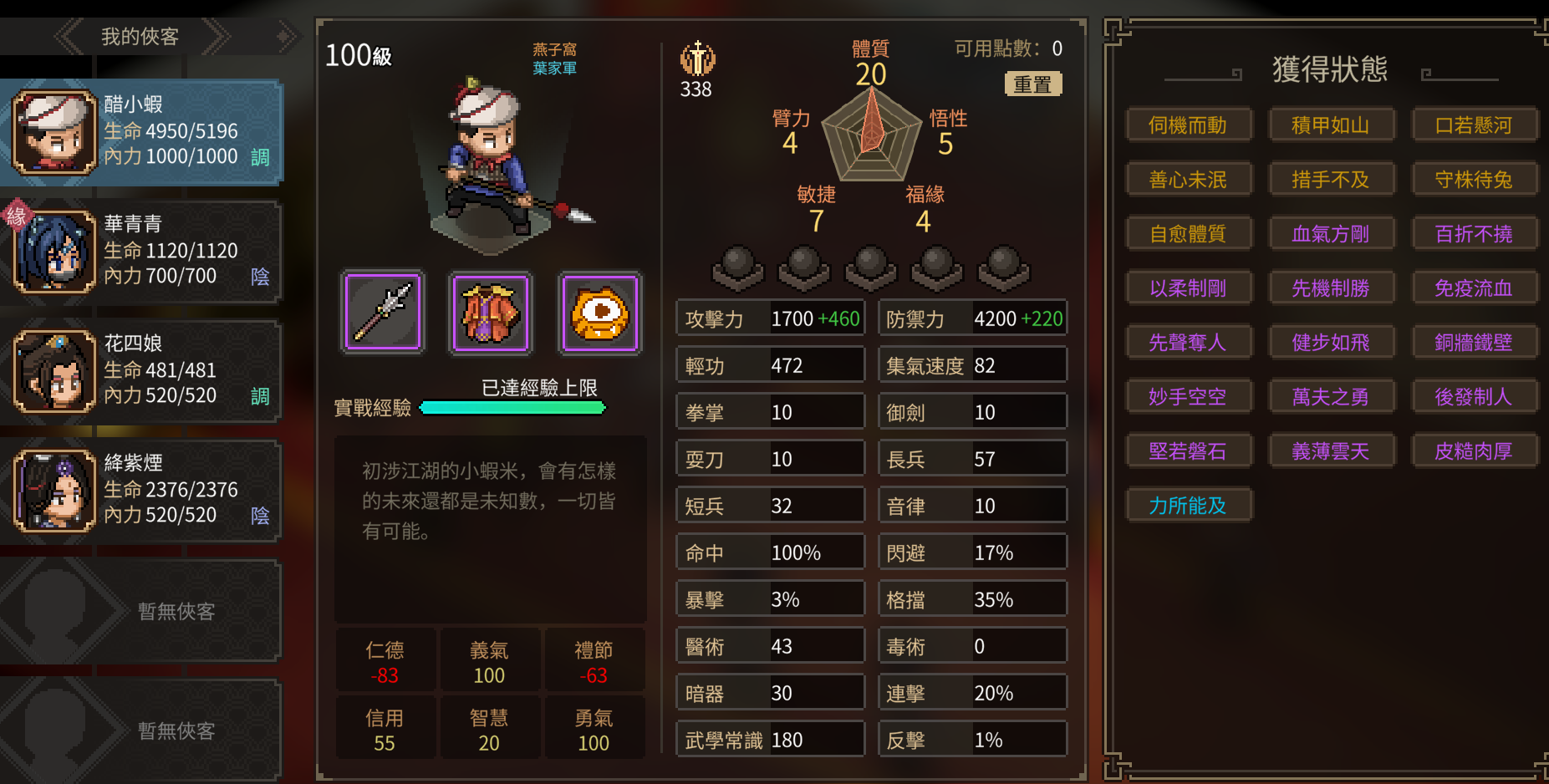Click the right arrow beside 我的俠客

(x=217, y=37)
